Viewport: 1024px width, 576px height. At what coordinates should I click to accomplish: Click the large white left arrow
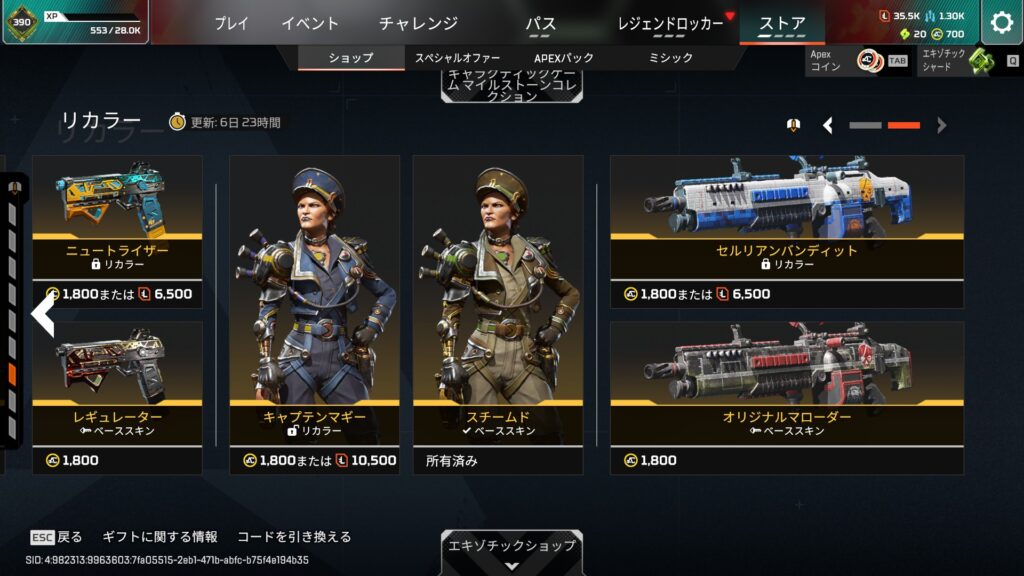43,315
